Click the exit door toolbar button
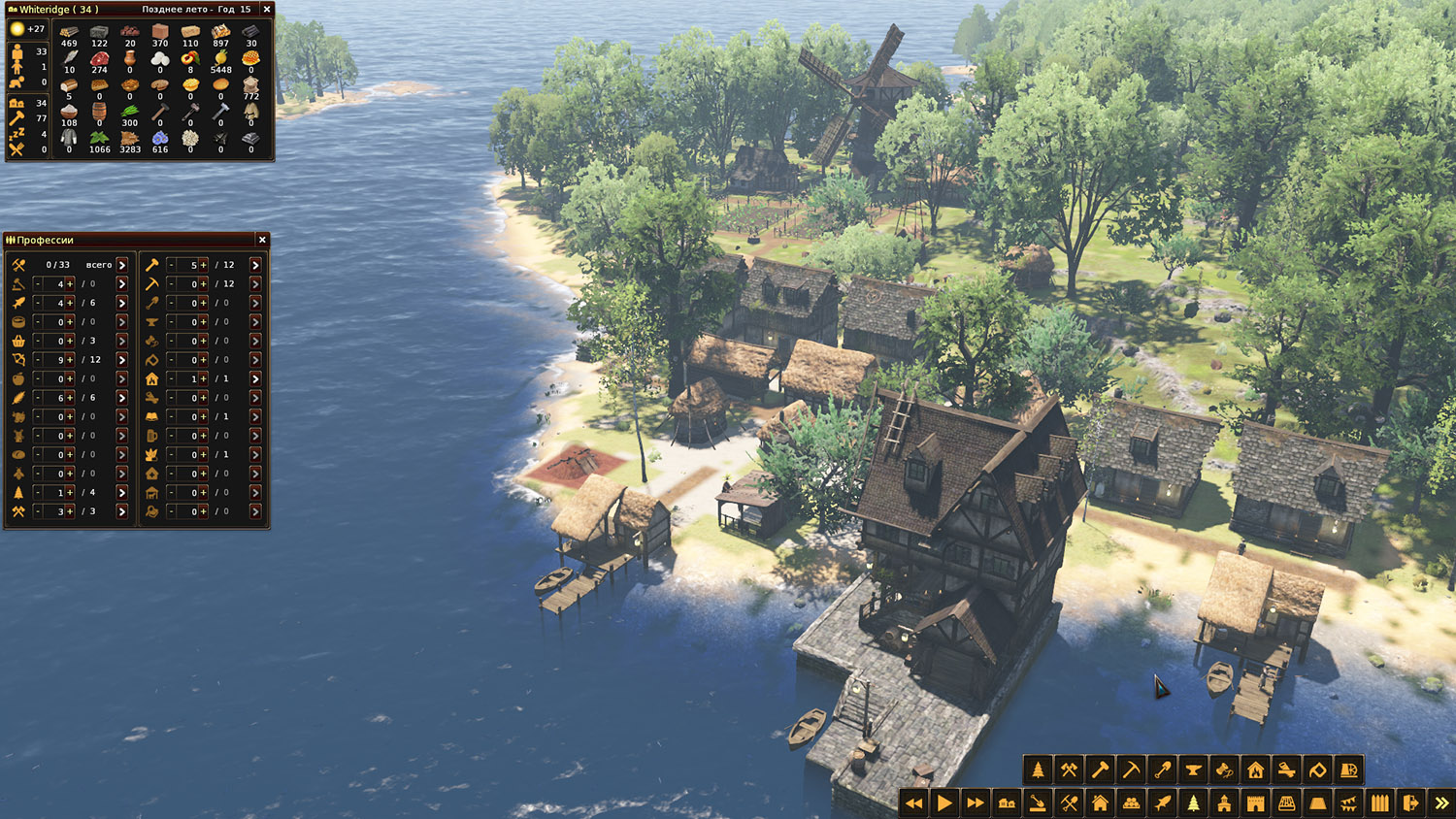Screen dimensions: 1456x819 pos(1410,803)
